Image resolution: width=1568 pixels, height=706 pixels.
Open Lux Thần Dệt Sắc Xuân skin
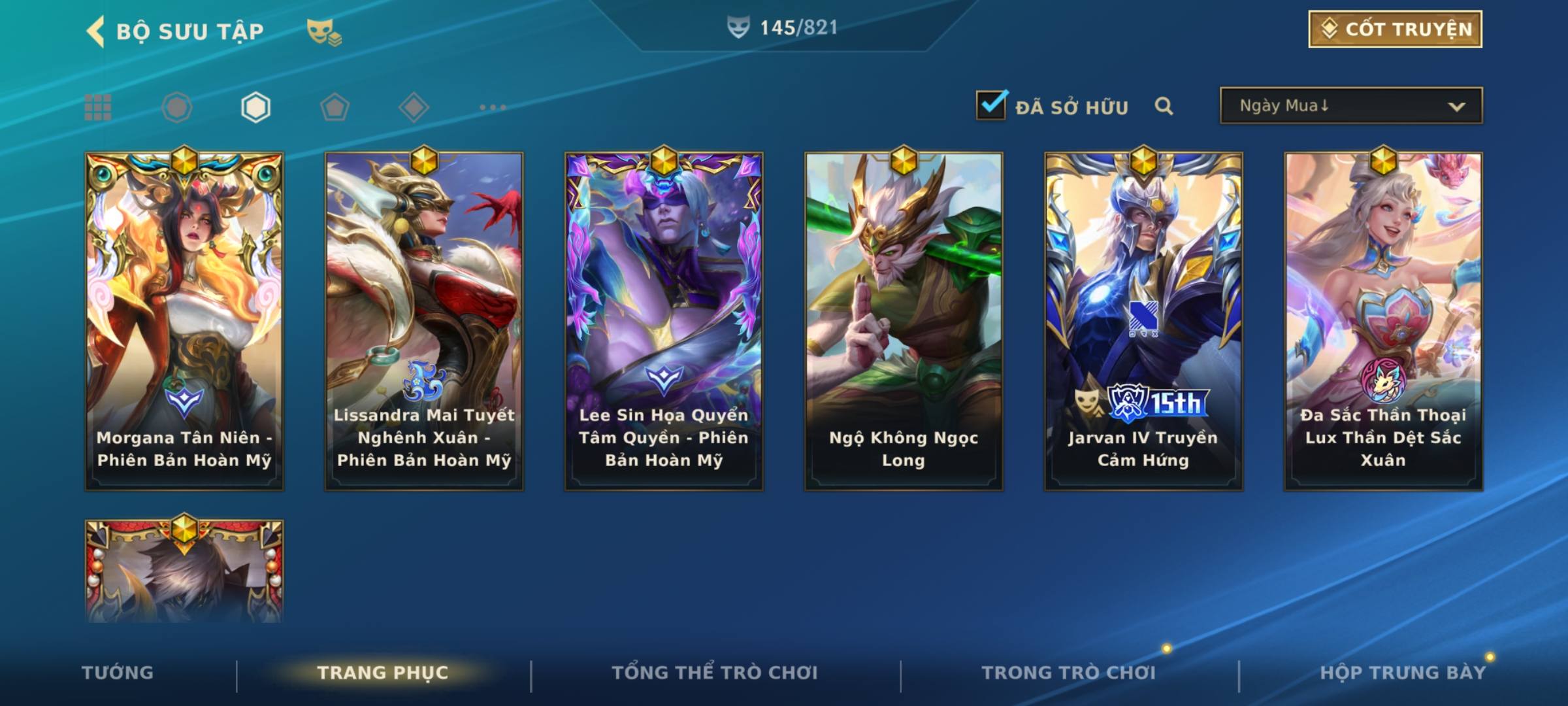1383,320
